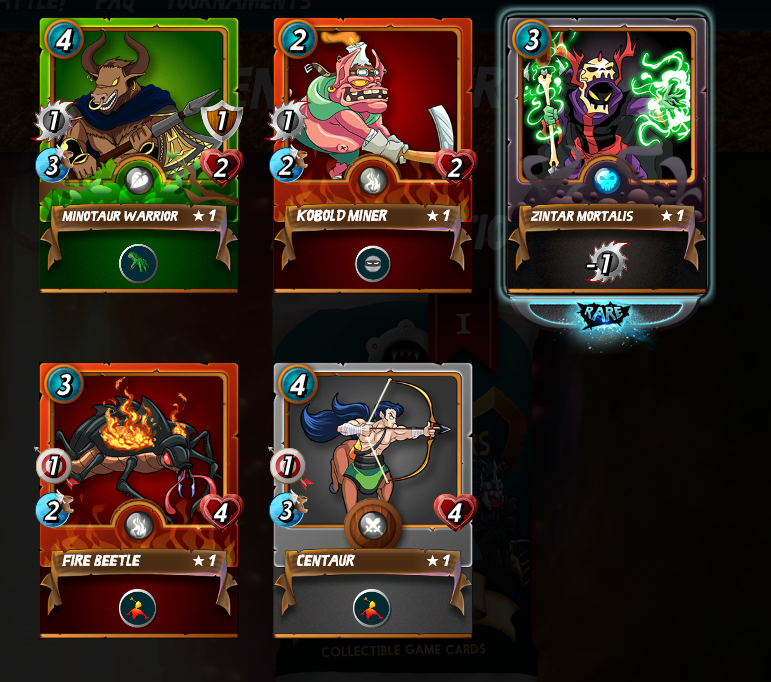Image resolution: width=771 pixels, height=682 pixels.
Task: Select the Minotaur Warrior card
Action: point(138,120)
